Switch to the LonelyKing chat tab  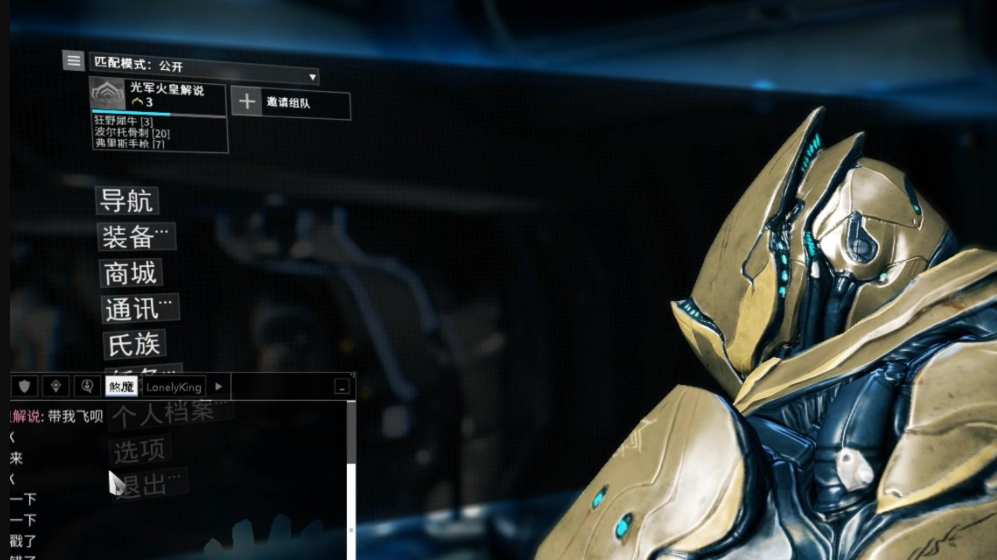click(174, 386)
